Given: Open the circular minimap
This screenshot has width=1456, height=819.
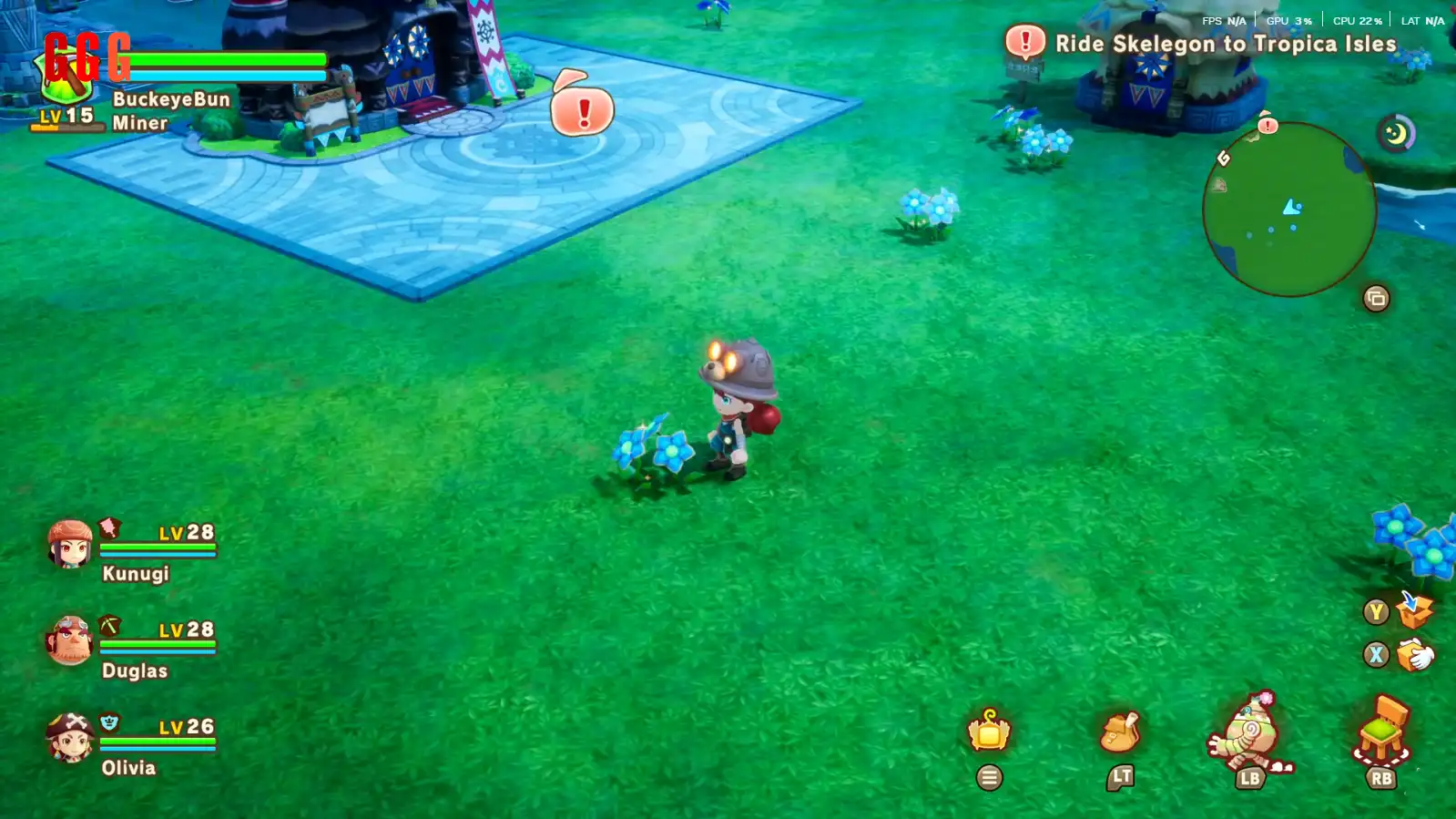Looking at the screenshot, I should 1288,210.
